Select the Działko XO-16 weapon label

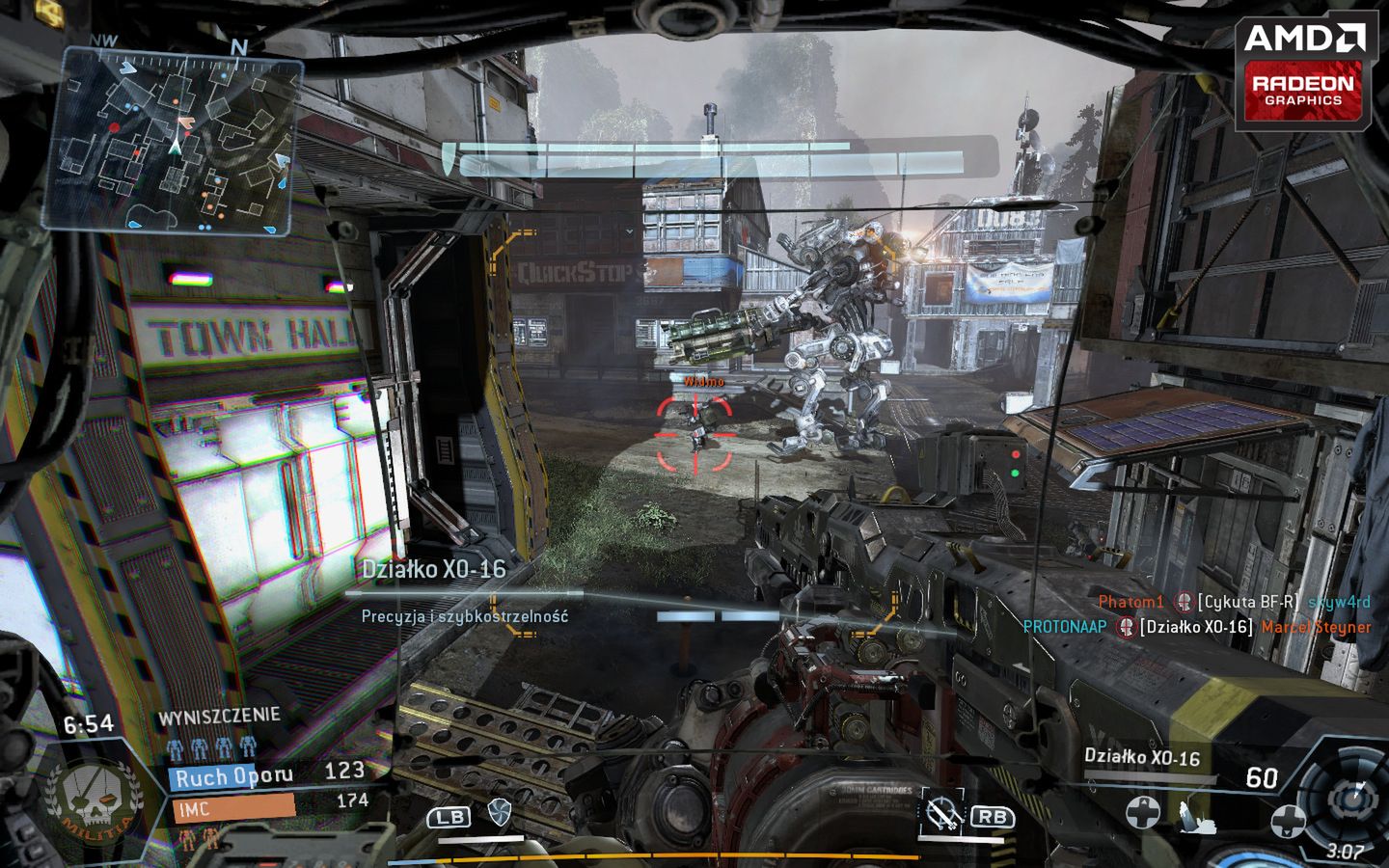pos(1142,757)
